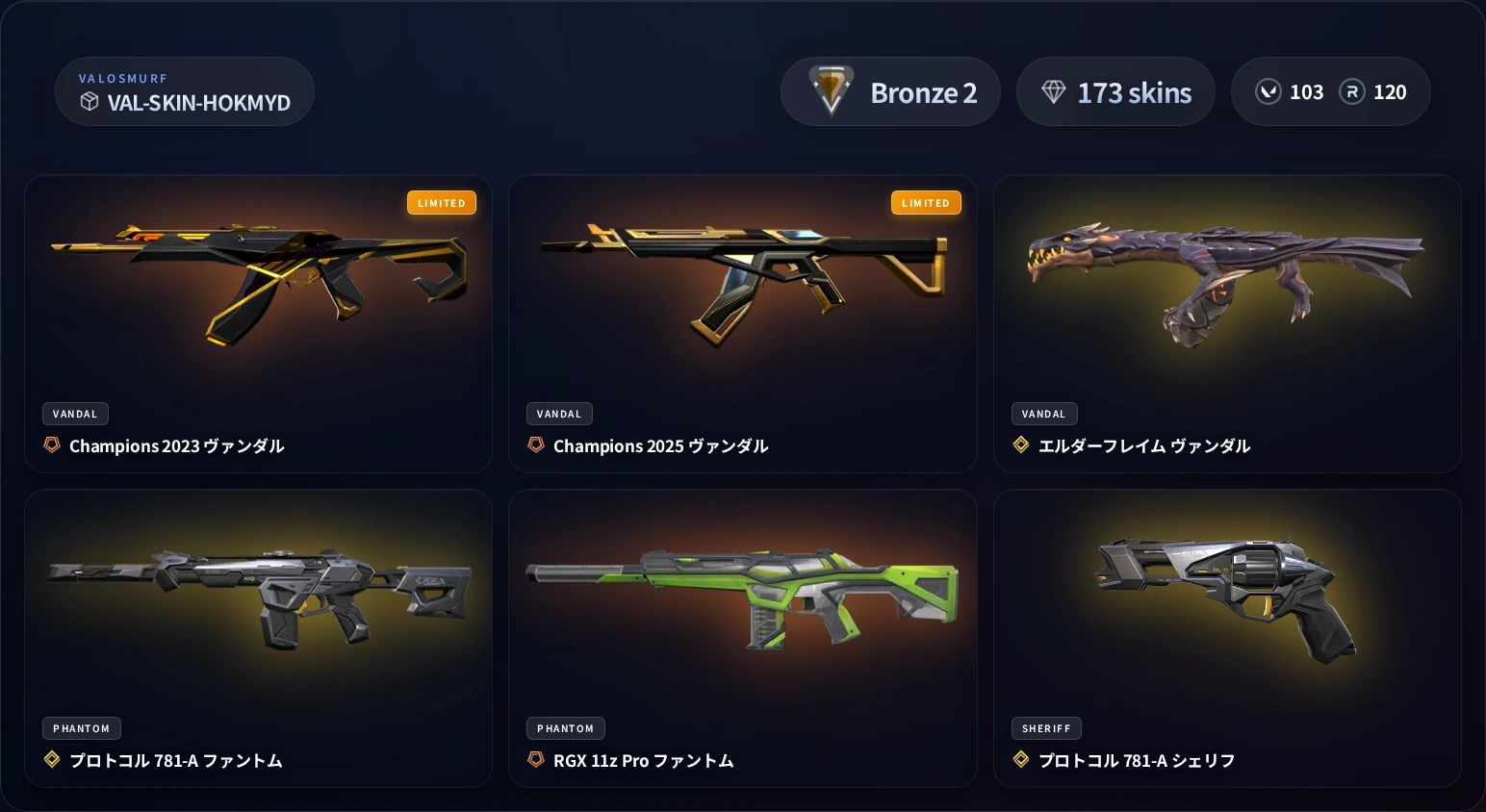The height and width of the screenshot is (812, 1486).
Task: Click the SHERIFF category label
Action: 1046,727
